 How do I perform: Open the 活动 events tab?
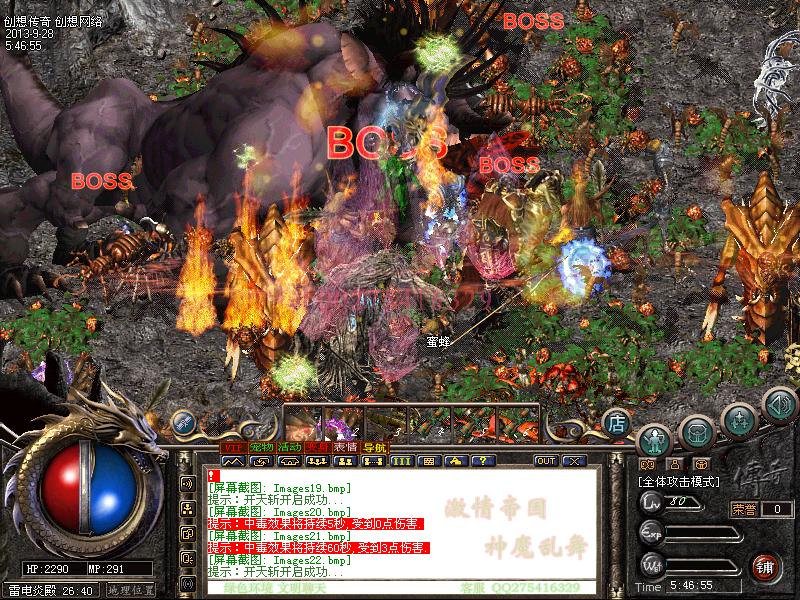290,446
